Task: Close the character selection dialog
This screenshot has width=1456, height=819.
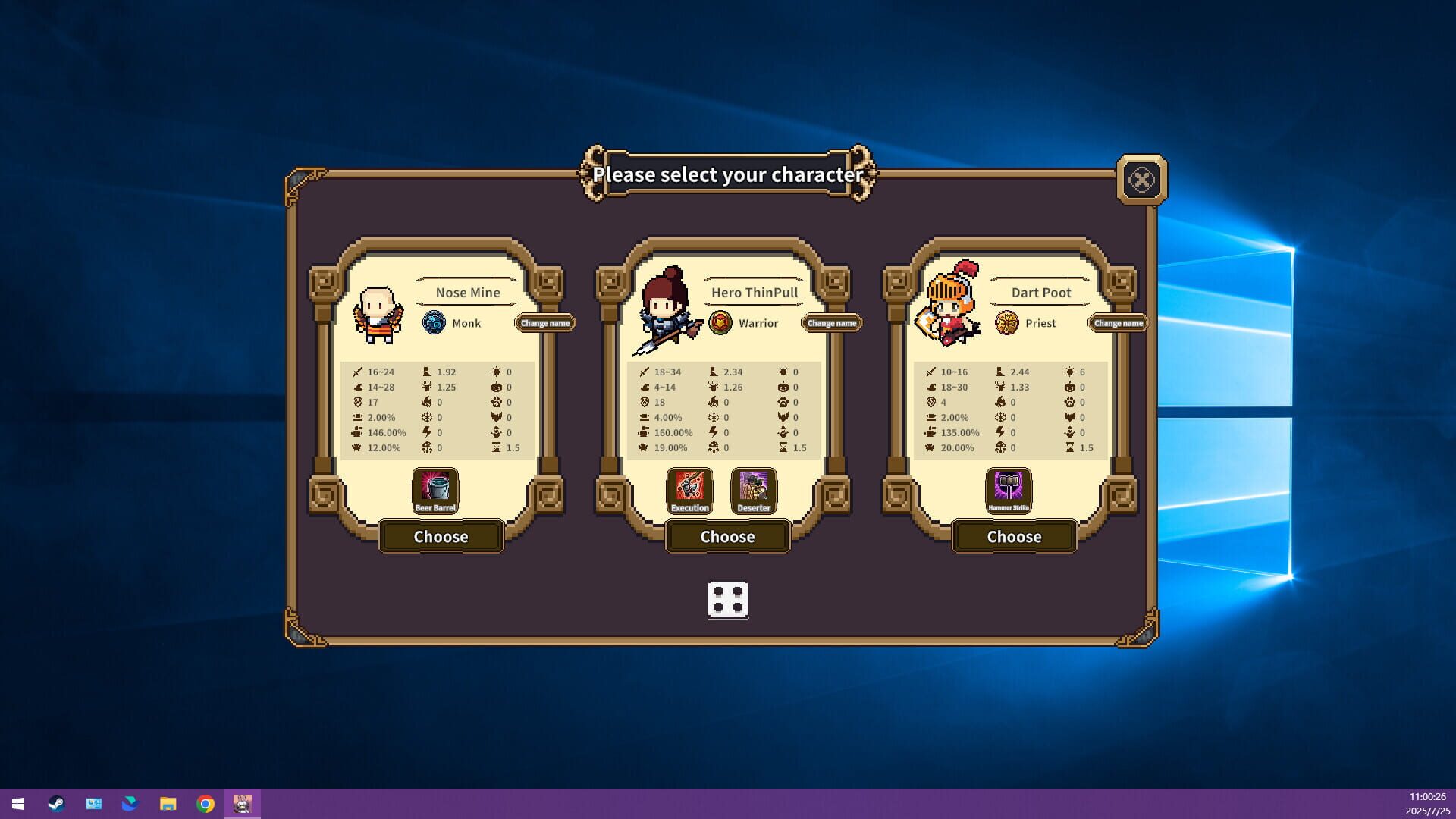Action: (x=1143, y=180)
